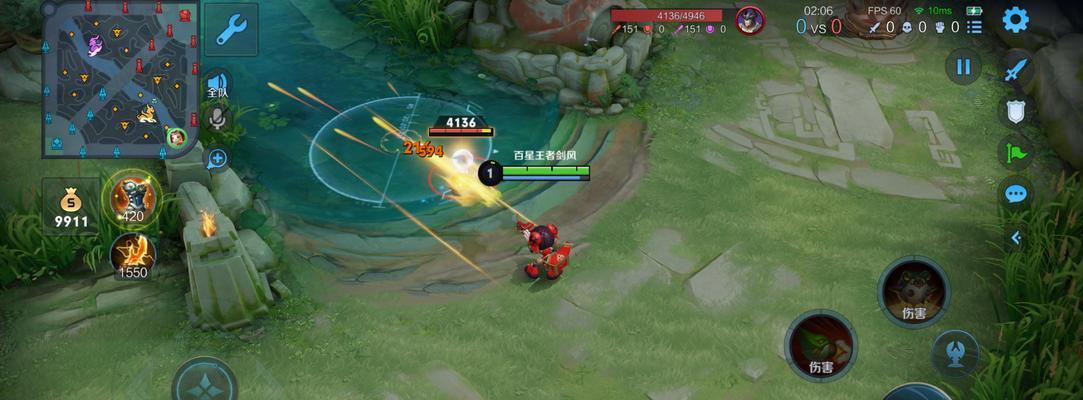1083x400 pixels.
Task: Send the shield signal
Action: pos(1016,112)
